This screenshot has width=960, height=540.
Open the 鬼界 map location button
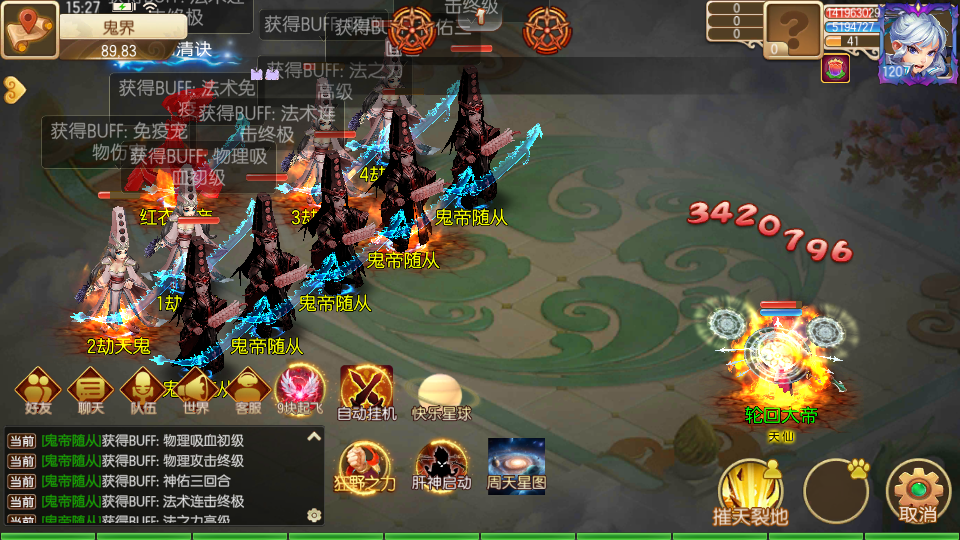[x=30, y=28]
